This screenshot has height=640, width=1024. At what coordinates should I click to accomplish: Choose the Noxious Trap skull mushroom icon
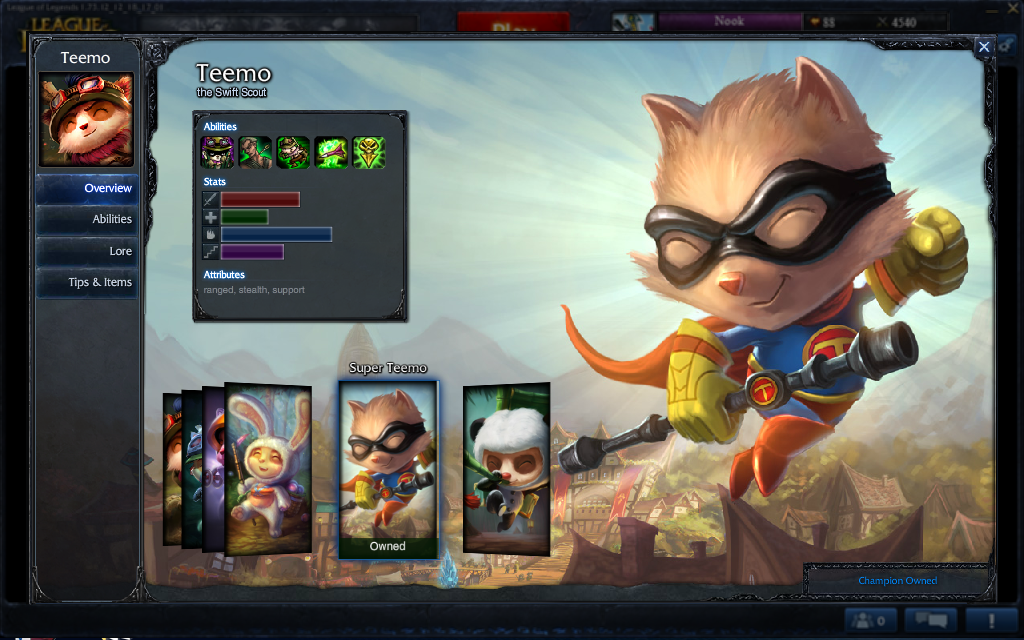[x=369, y=152]
